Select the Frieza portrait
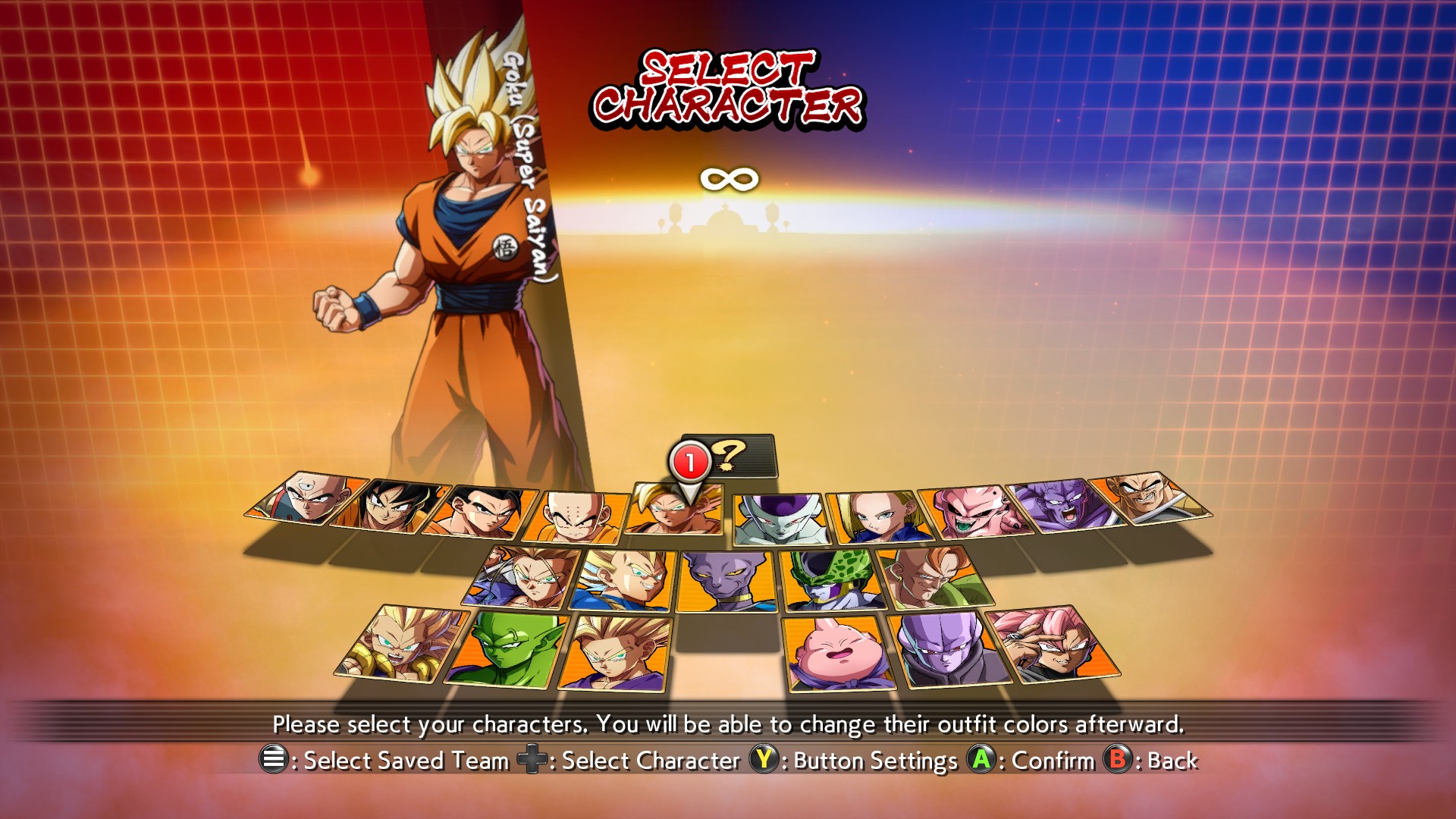 point(781,519)
